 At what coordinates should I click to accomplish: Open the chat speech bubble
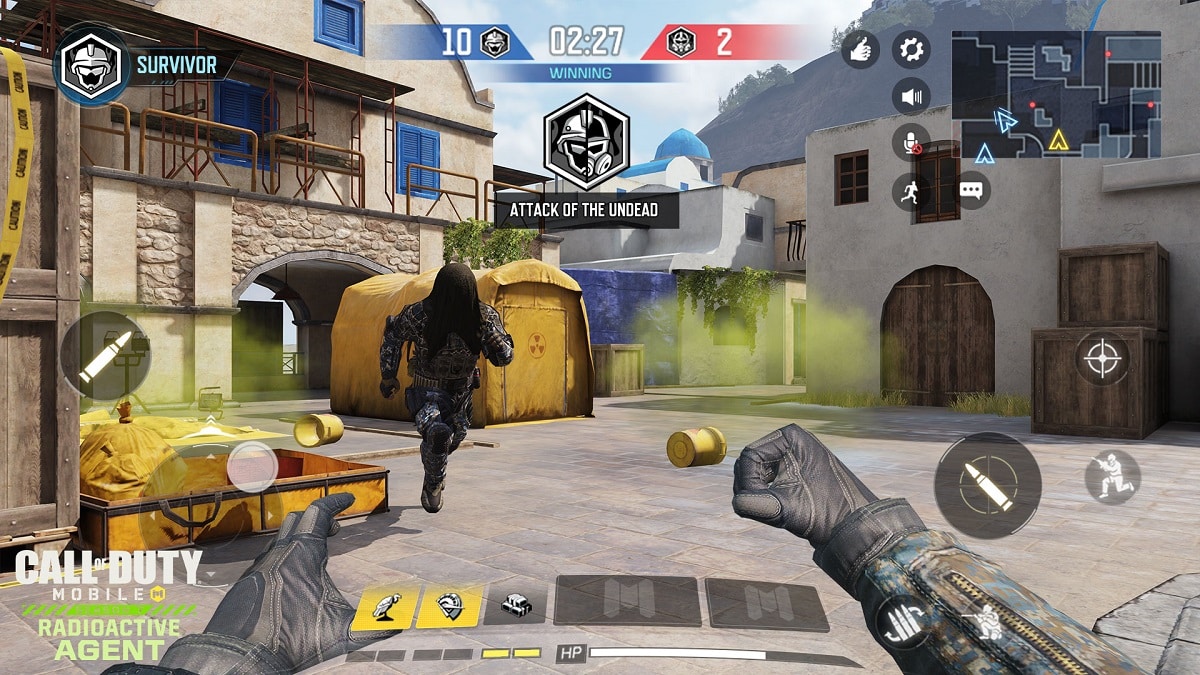pos(972,189)
